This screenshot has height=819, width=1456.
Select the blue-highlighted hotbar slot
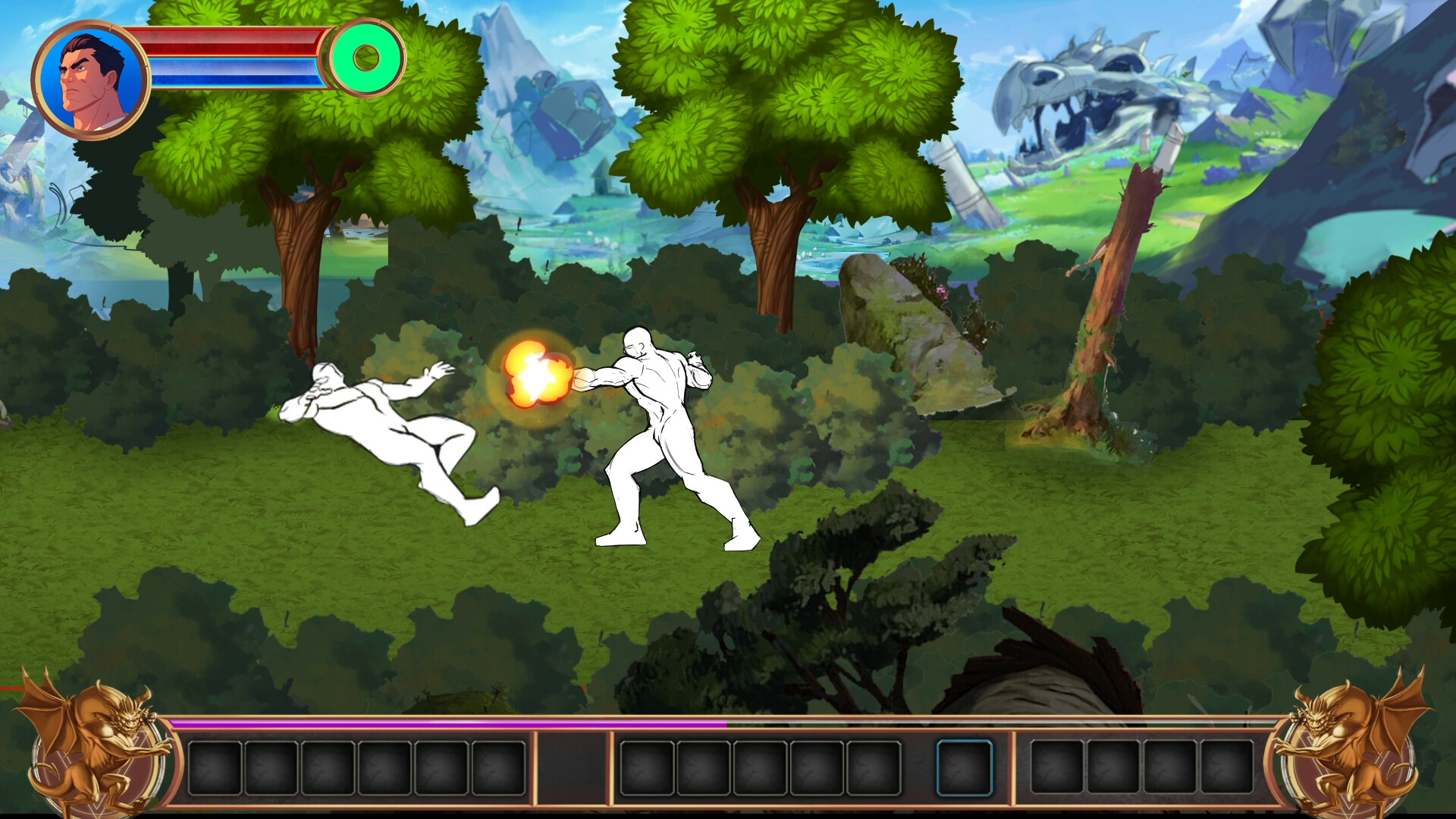[964, 767]
